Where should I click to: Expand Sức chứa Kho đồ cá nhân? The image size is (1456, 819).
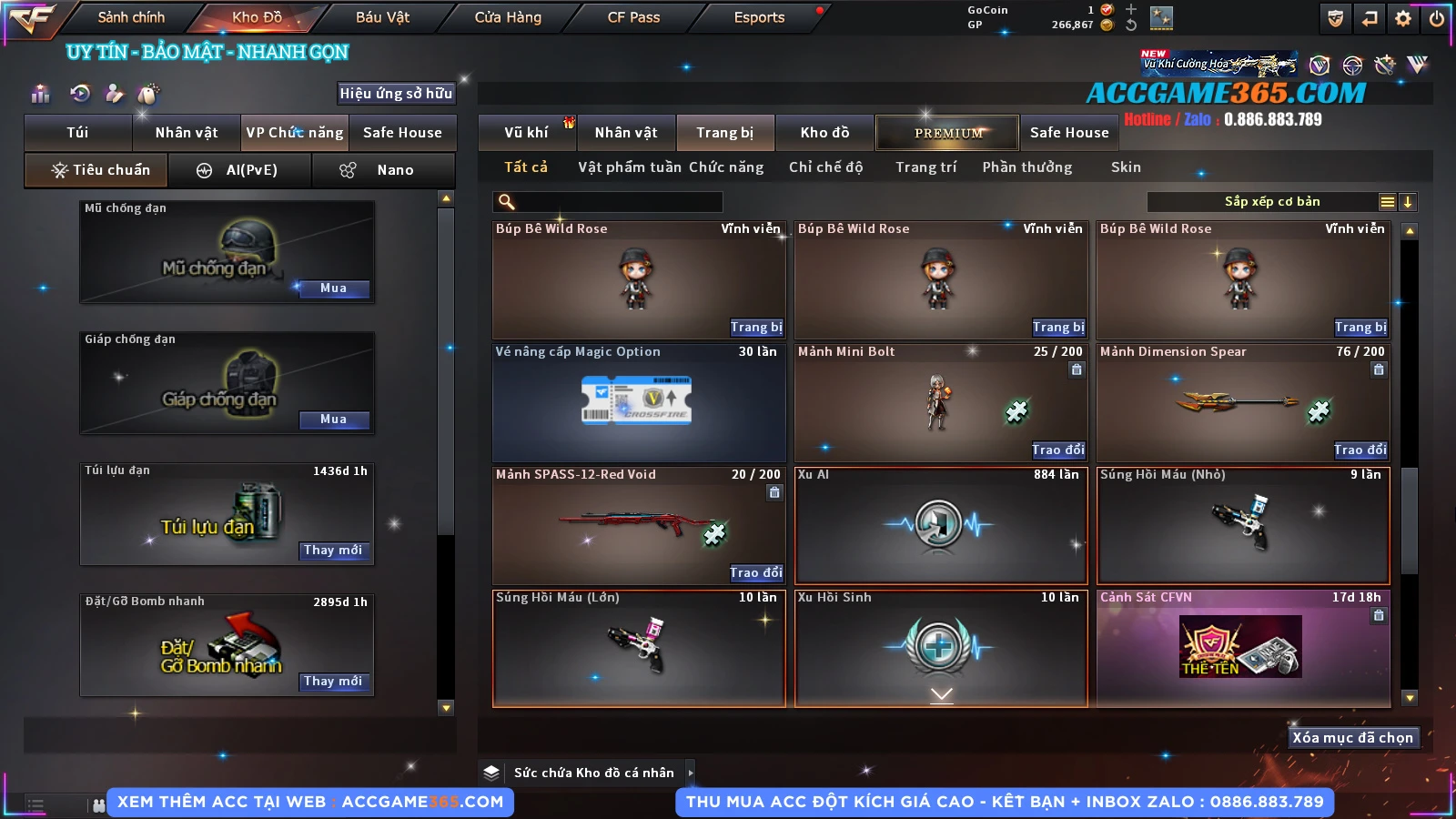[x=691, y=773]
